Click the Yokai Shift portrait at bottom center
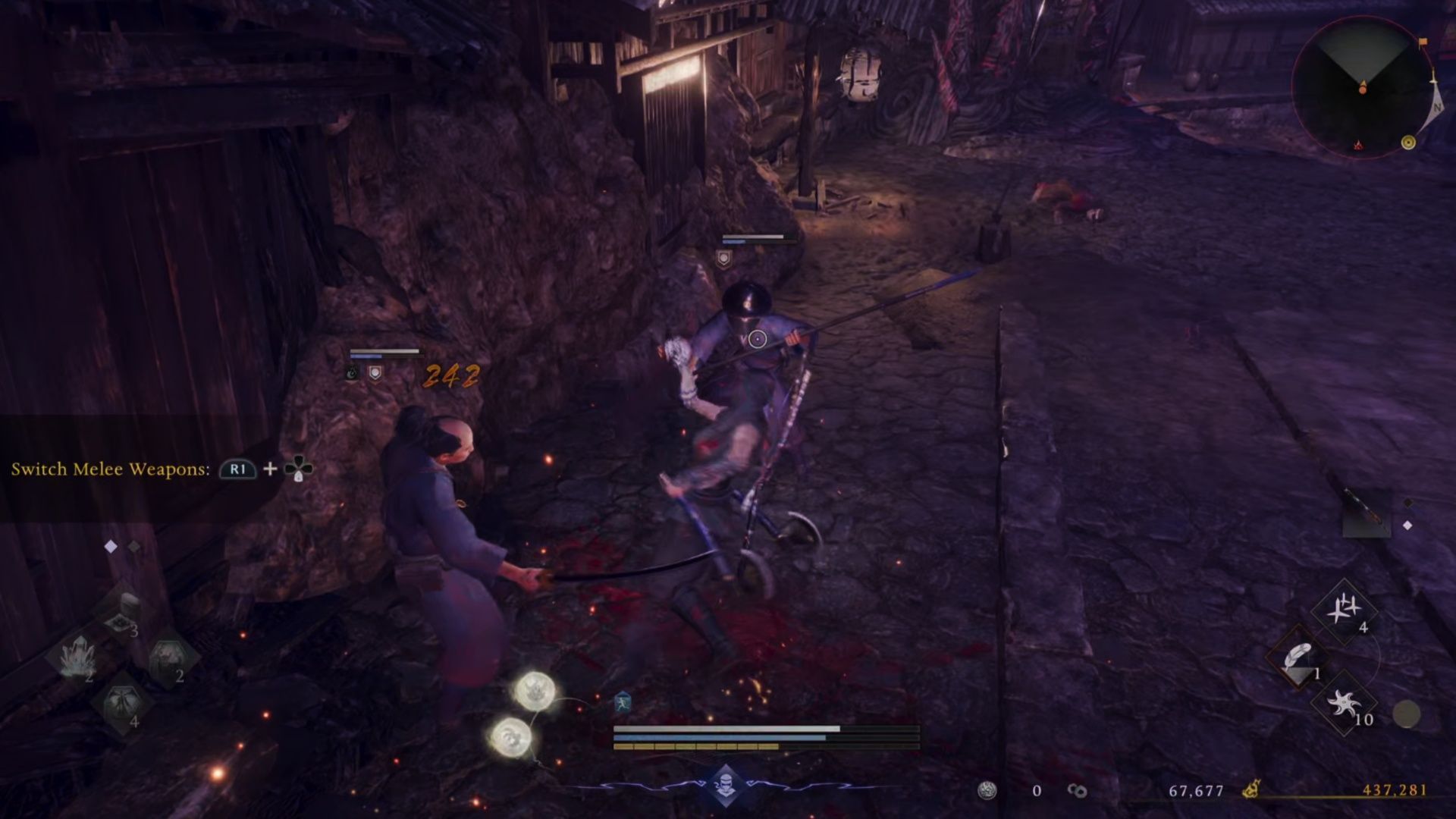Viewport: 1456px width, 819px height. pos(727,785)
